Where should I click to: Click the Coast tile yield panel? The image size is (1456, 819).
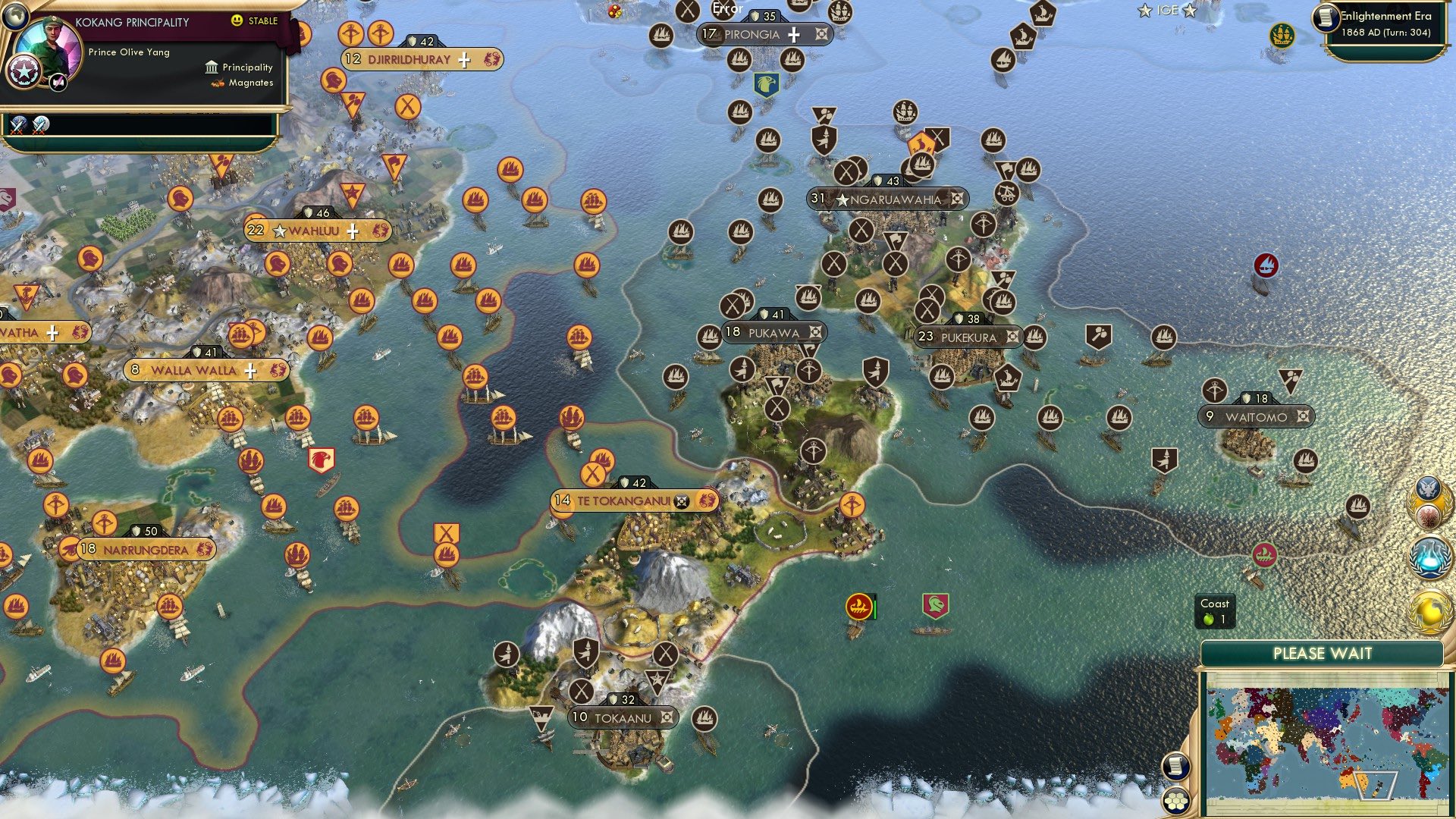click(1215, 610)
